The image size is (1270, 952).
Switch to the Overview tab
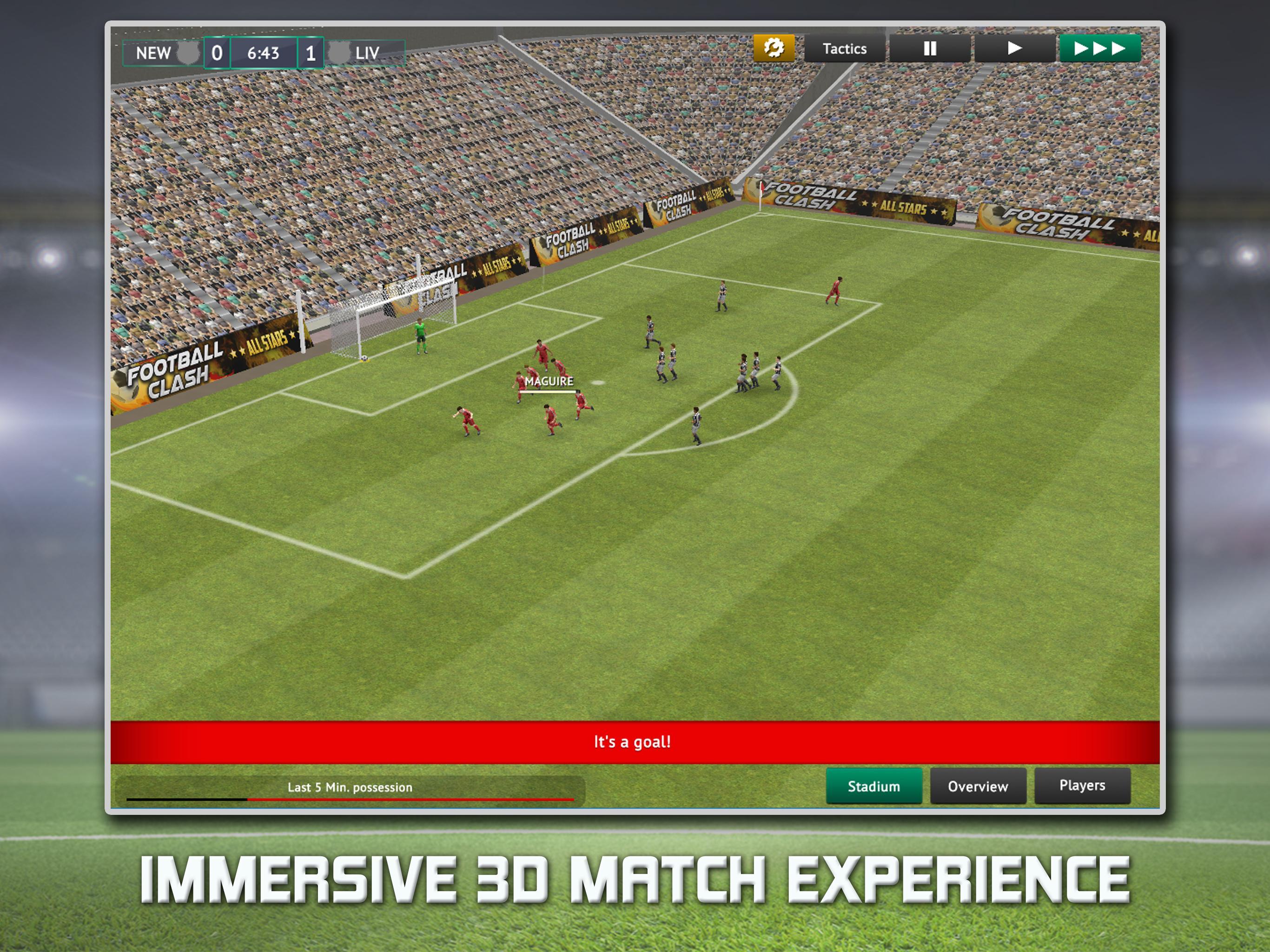point(979,787)
